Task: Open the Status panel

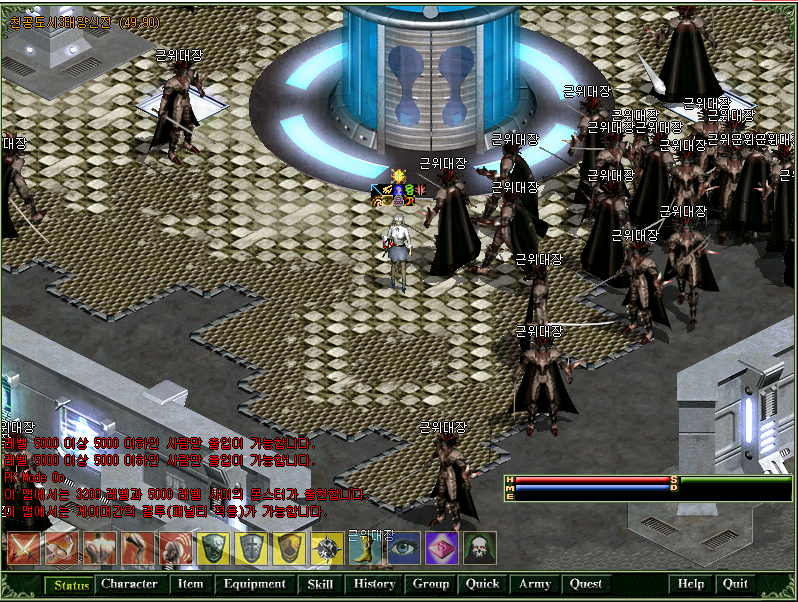Action: [70, 584]
